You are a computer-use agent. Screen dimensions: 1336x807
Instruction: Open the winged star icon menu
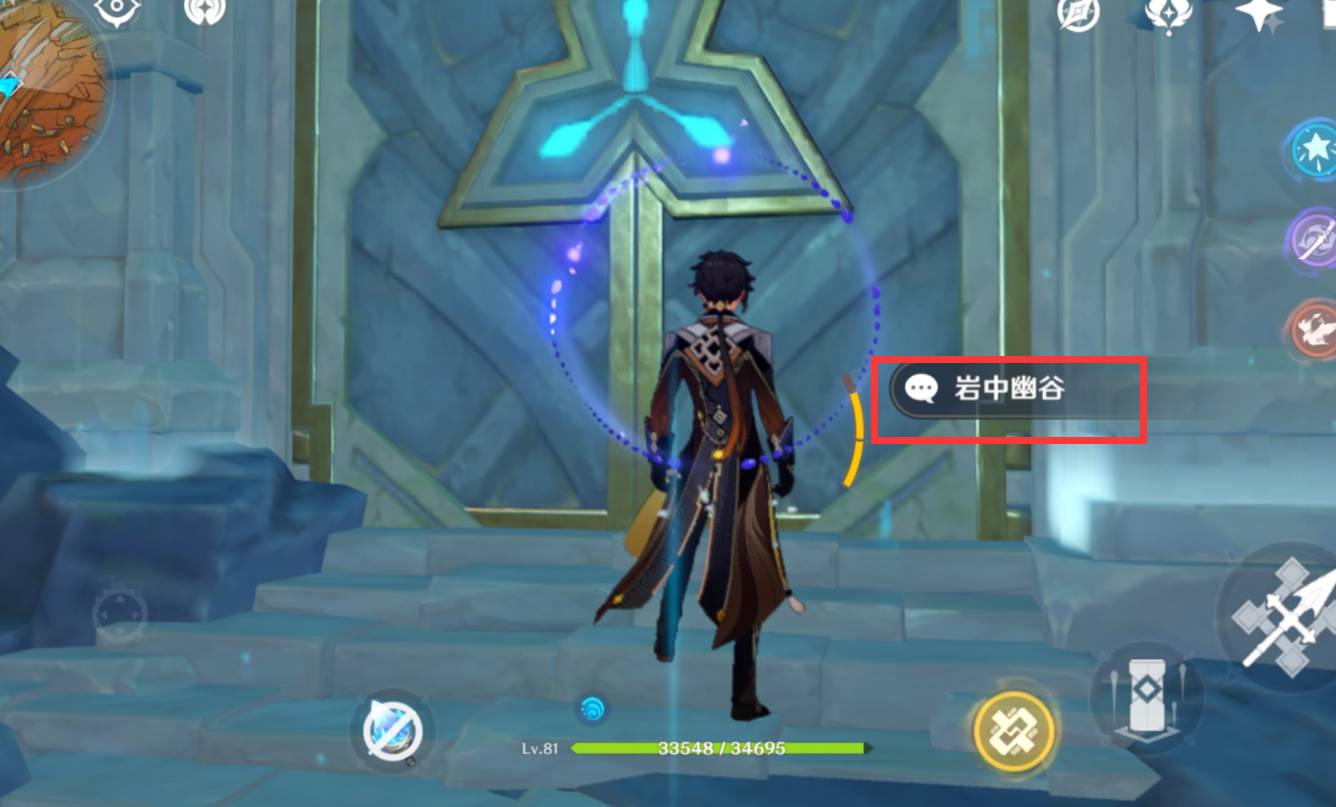tap(1168, 12)
